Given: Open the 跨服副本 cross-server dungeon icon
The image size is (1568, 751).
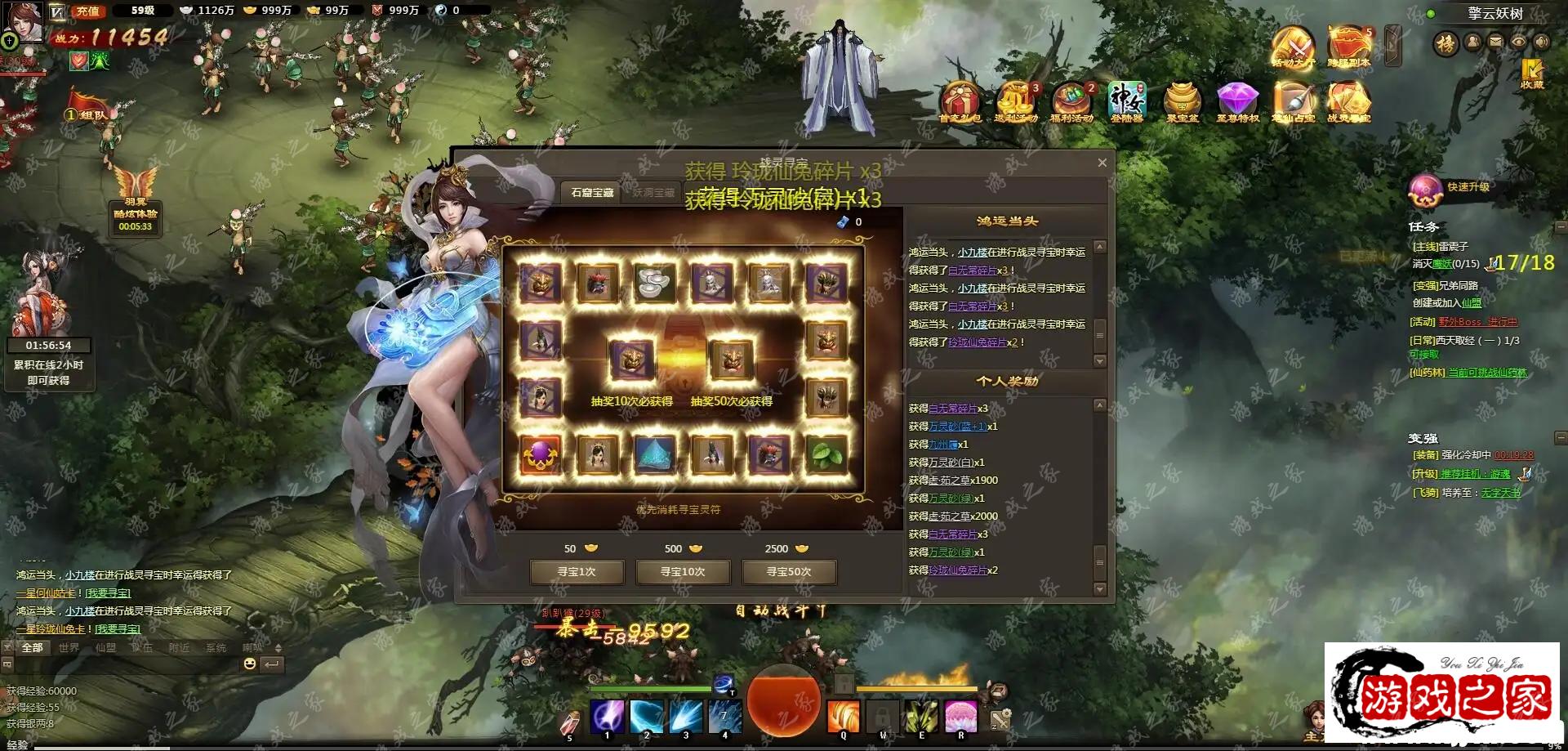Looking at the screenshot, I should pyautogui.click(x=1348, y=46).
